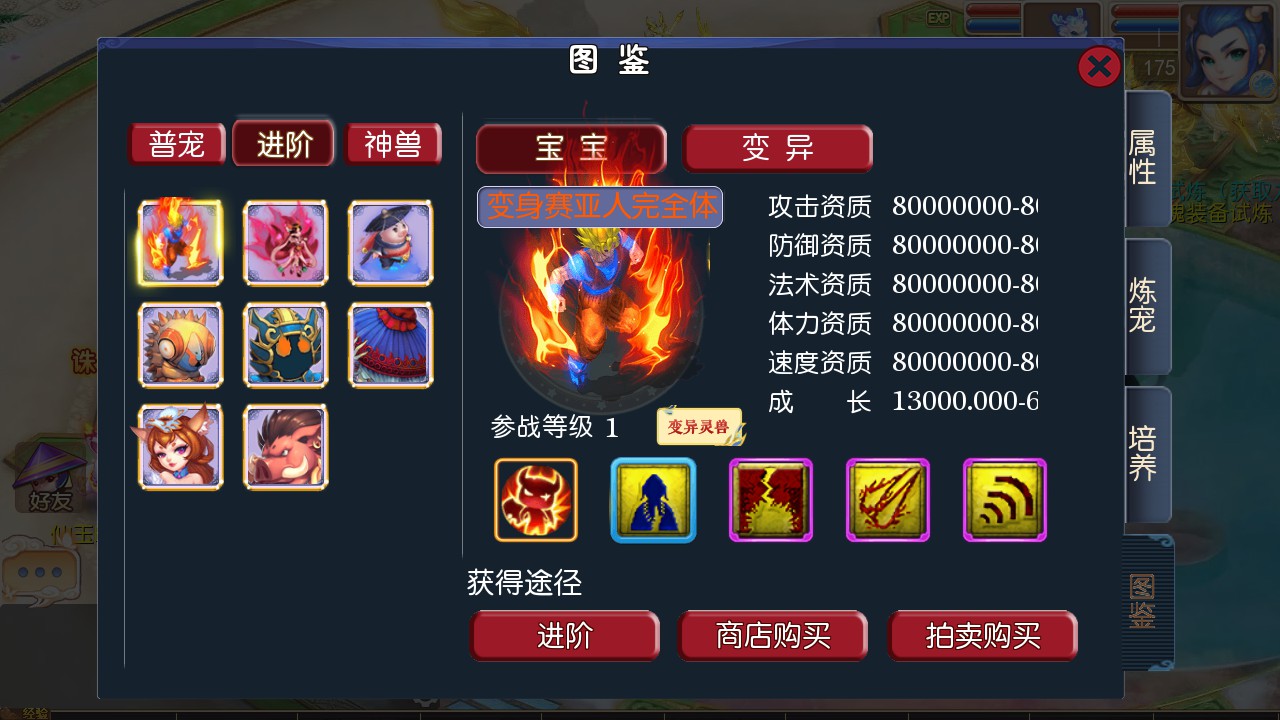
Task: Click the spiky sun-puppet pet icon
Action: 180,344
